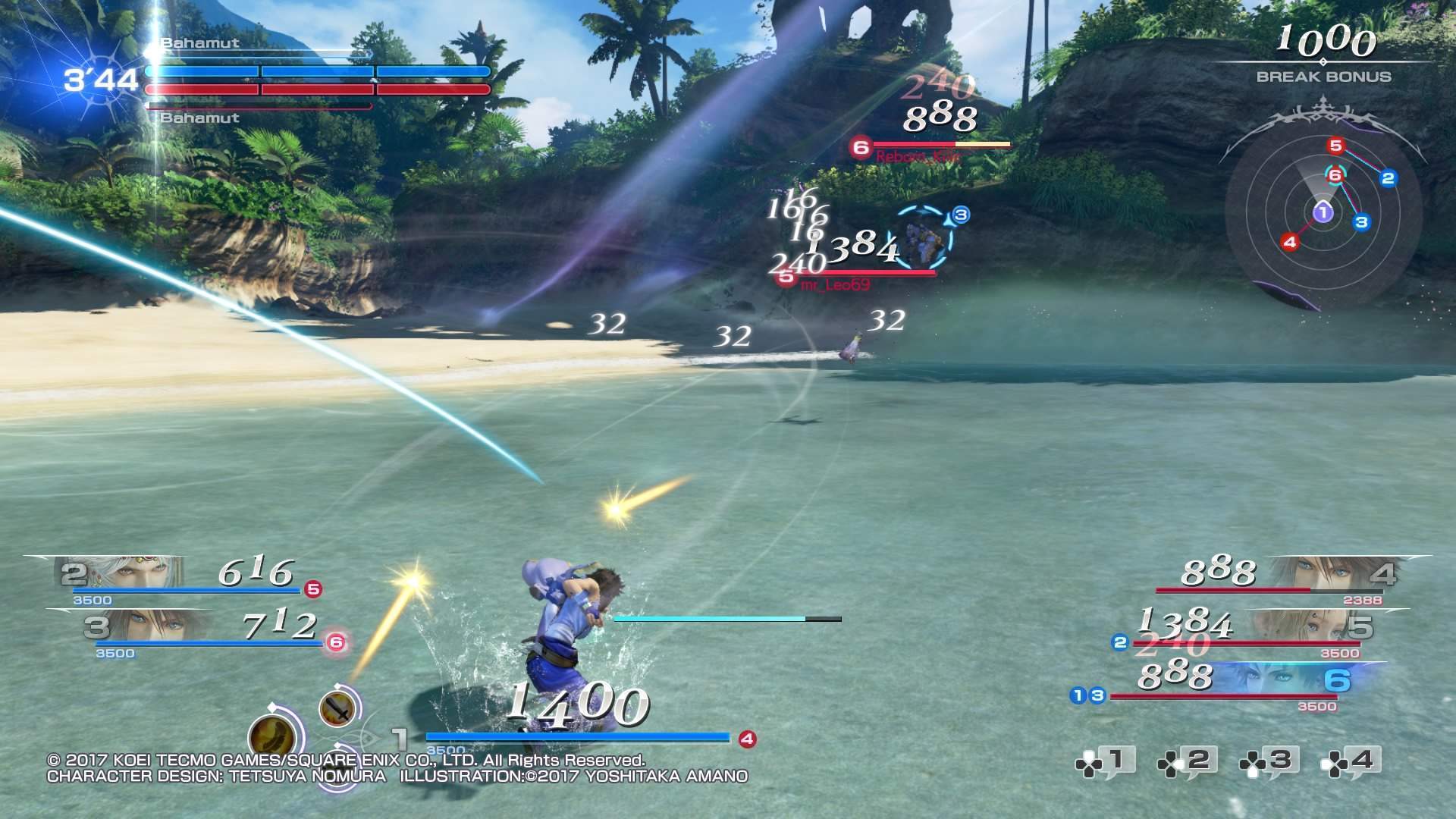Select ally number 2's portrait
The image size is (1456, 819).
pos(129,573)
